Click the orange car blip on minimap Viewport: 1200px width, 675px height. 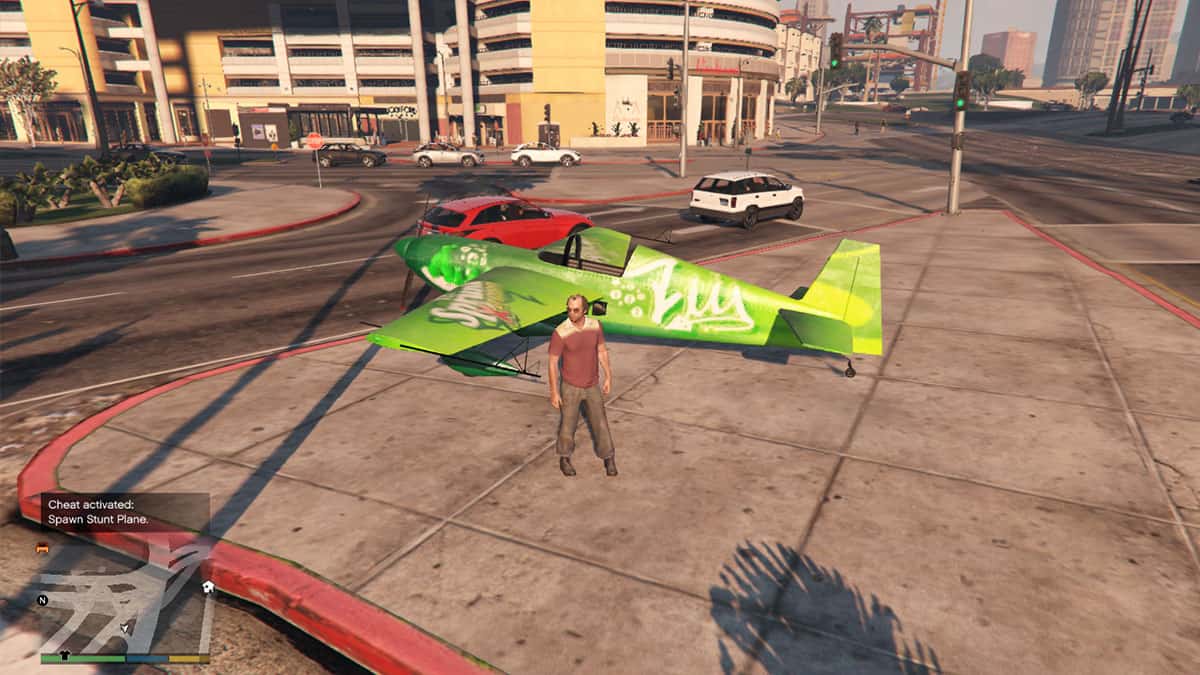point(42,548)
